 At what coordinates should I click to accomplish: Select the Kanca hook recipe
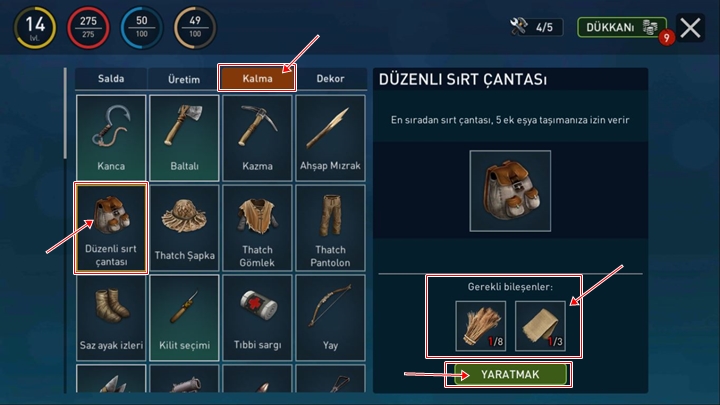pyautogui.click(x=110, y=135)
